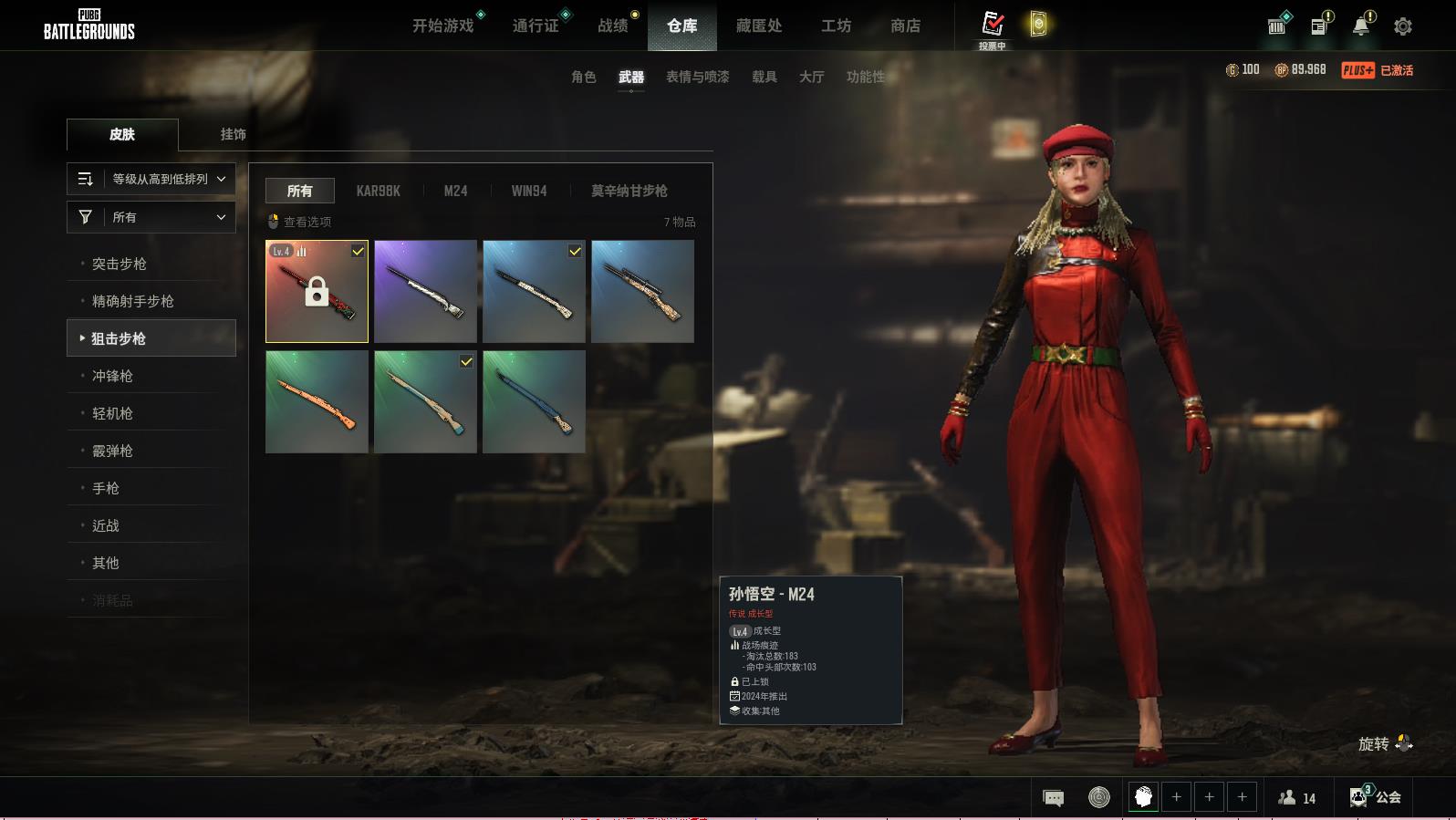Filter skins by KAR98K
Image resolution: width=1456 pixels, height=820 pixels.
(x=378, y=191)
